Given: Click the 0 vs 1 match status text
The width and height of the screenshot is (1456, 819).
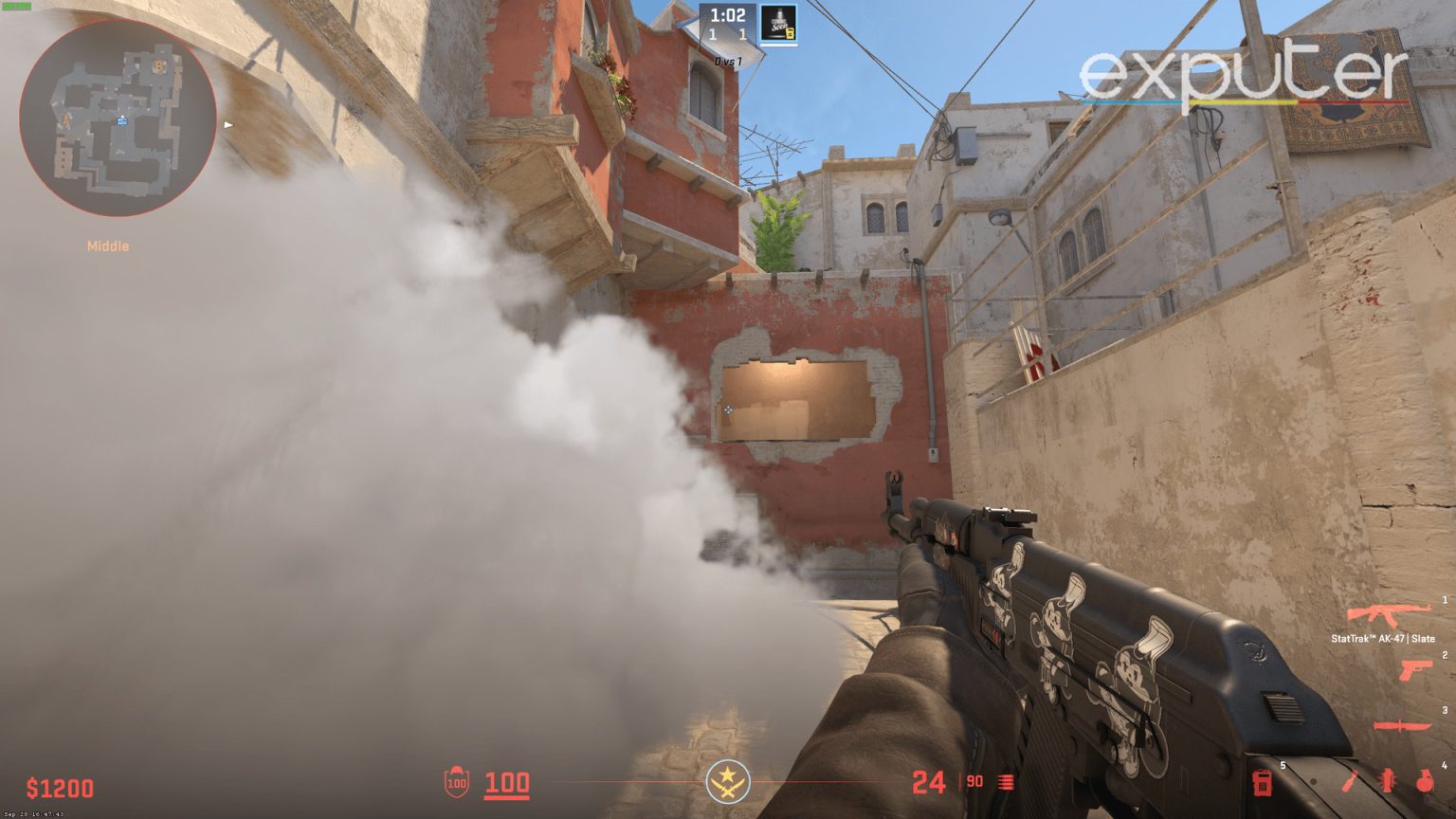Looking at the screenshot, I should coord(728,60).
